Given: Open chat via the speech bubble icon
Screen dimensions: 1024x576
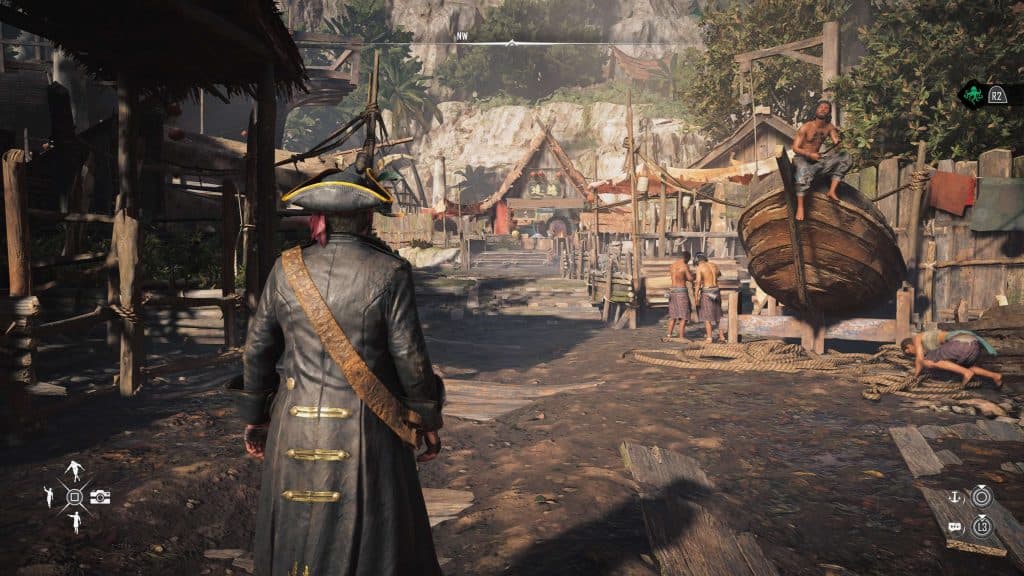Looking at the screenshot, I should [x=954, y=526].
